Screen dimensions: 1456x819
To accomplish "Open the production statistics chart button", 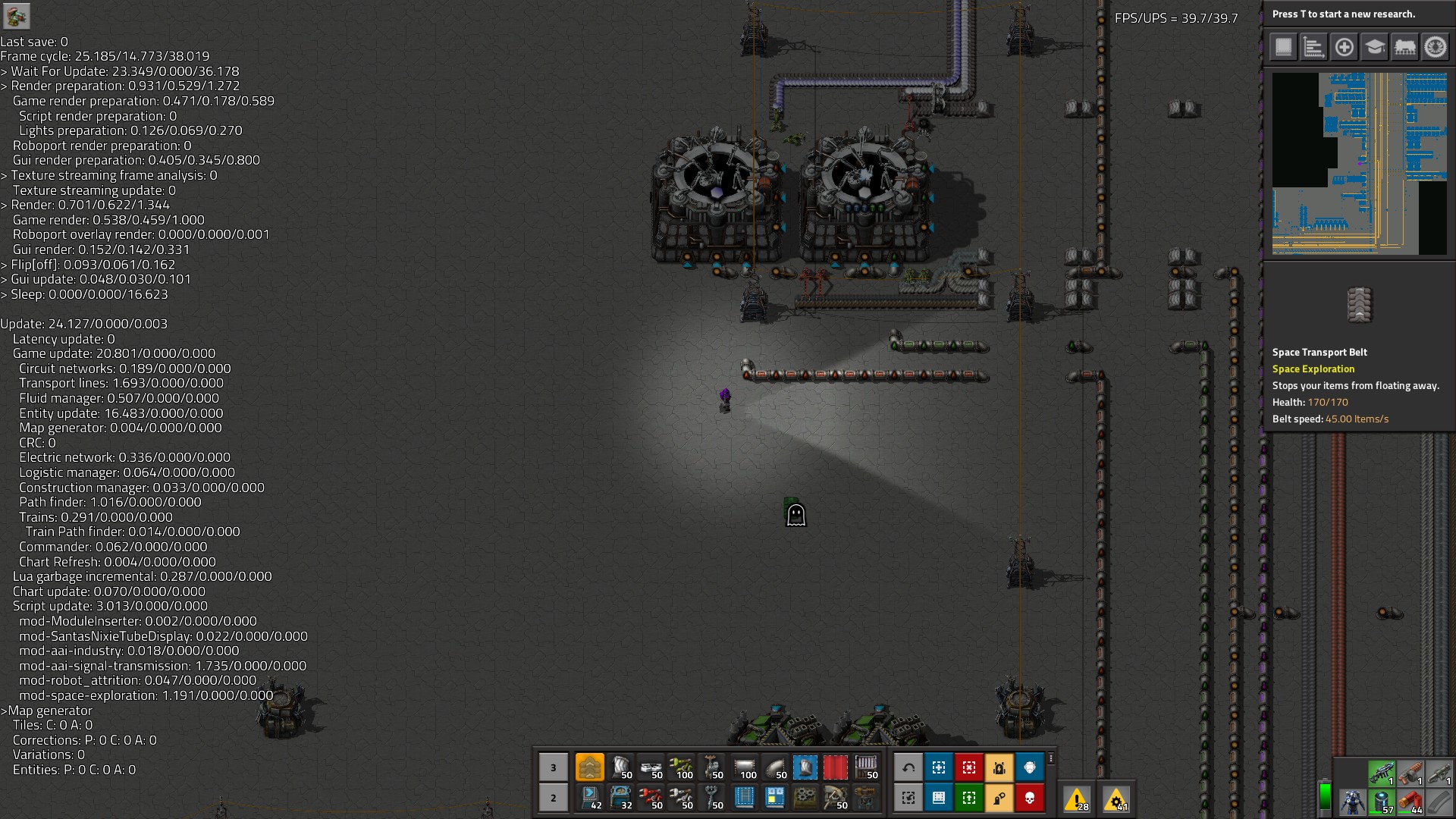I will (x=1313, y=47).
